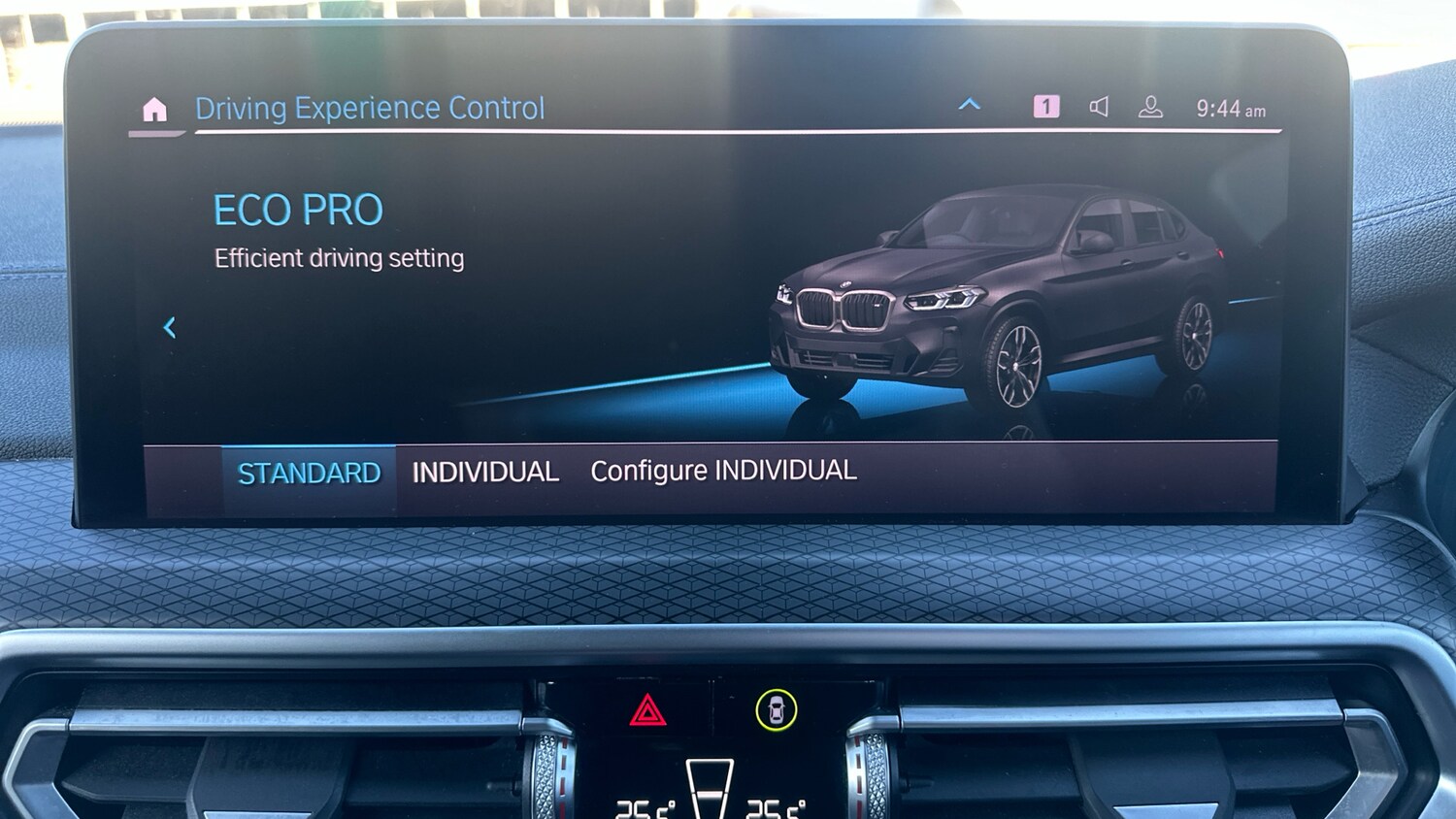
Task: Switch to the STANDARD mode tab
Action: (309, 473)
